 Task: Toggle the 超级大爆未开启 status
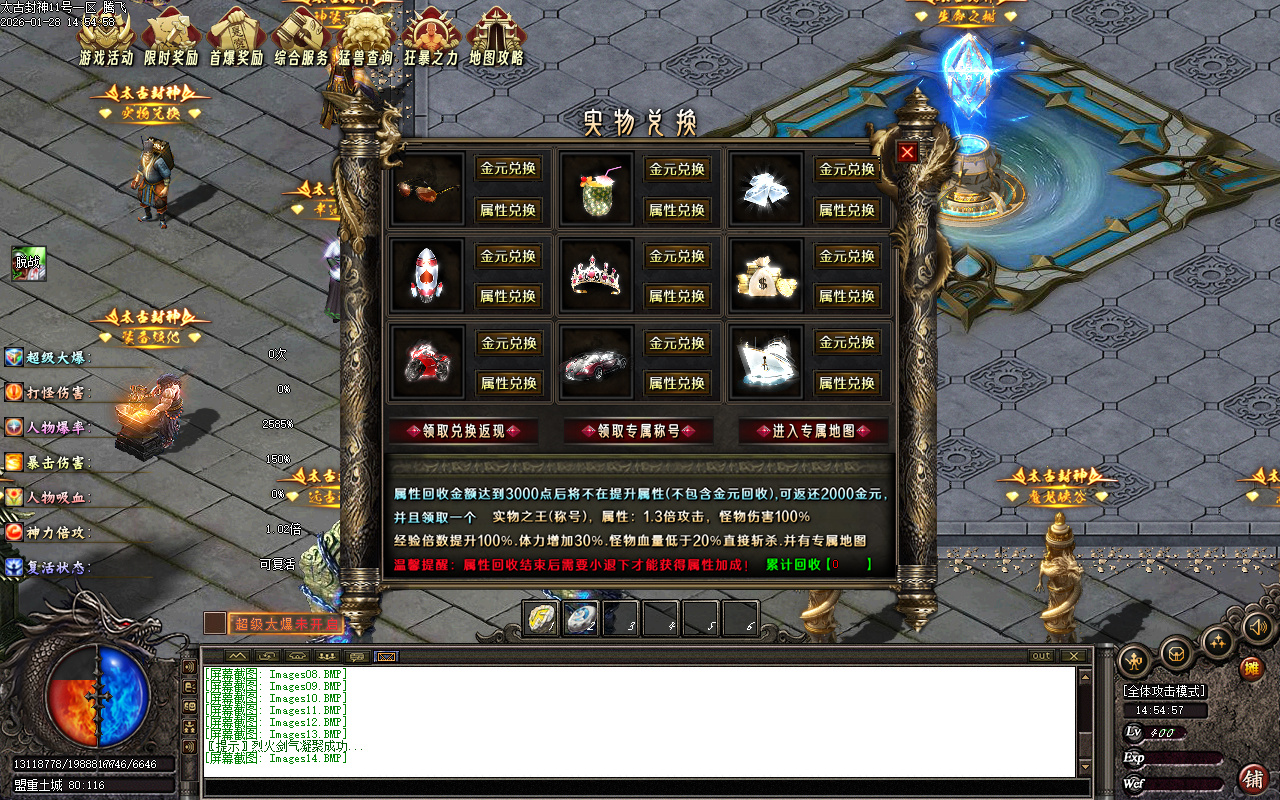(x=287, y=622)
